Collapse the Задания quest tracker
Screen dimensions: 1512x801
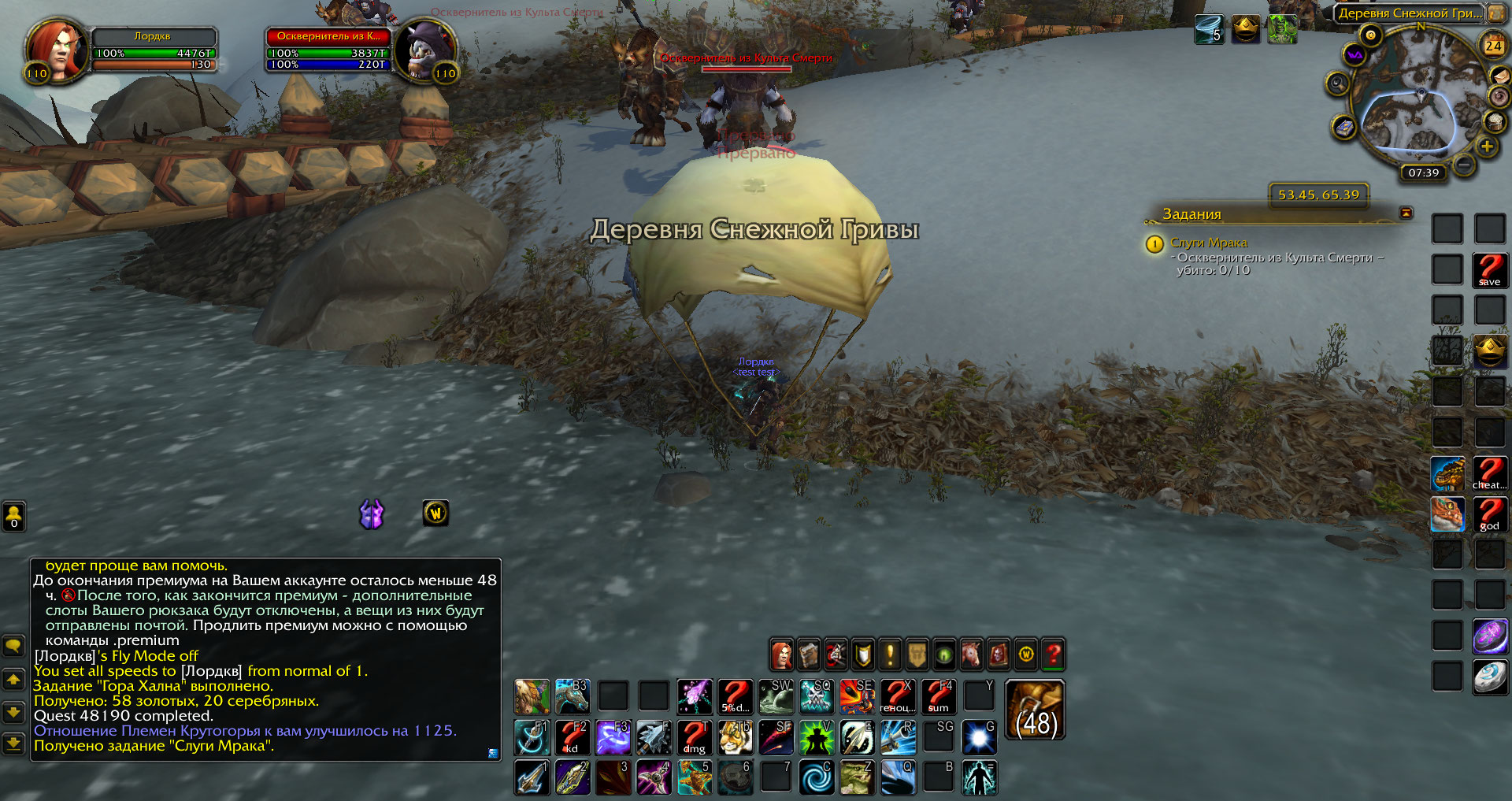coord(1406,213)
